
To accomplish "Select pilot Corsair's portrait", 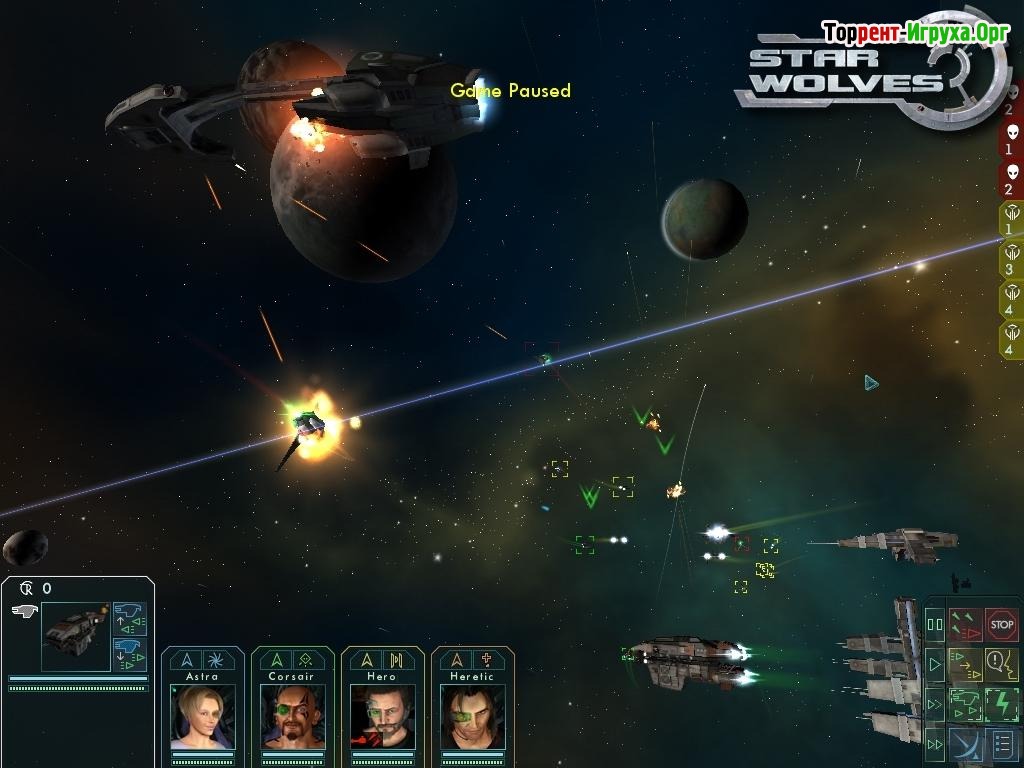I will click(x=292, y=716).
